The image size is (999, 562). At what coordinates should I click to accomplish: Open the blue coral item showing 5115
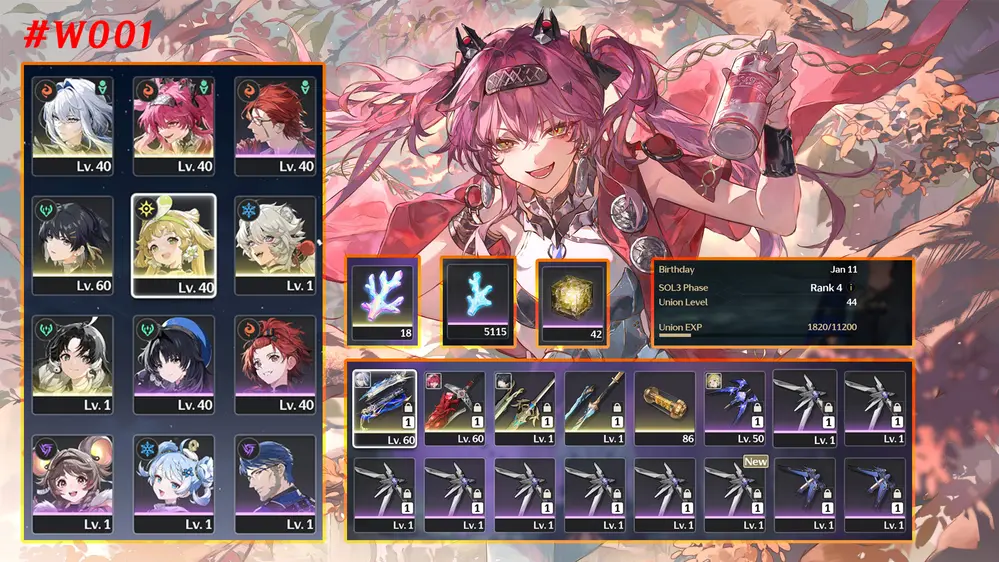478,301
